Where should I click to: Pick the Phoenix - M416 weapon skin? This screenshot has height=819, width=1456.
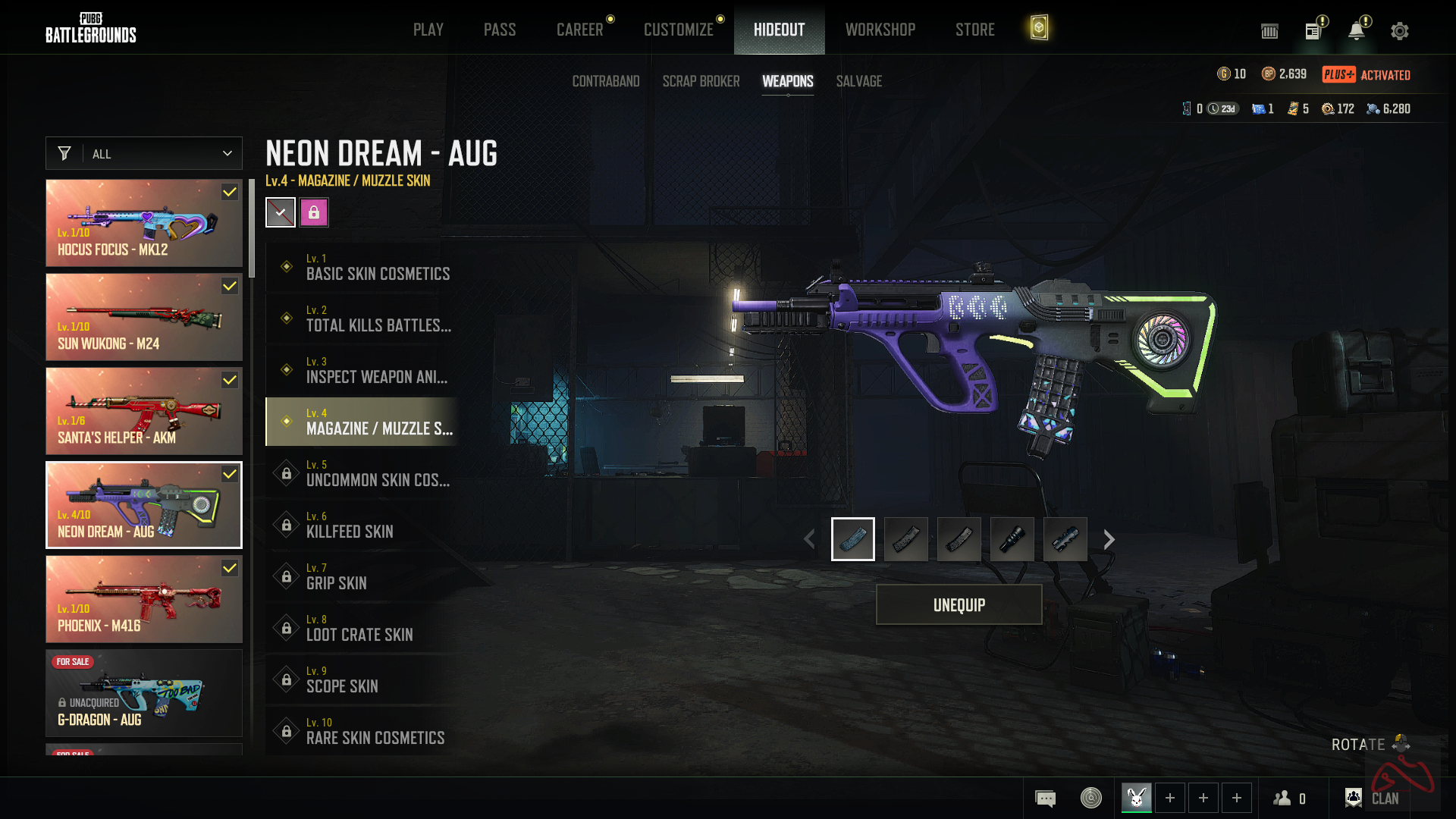[x=144, y=599]
